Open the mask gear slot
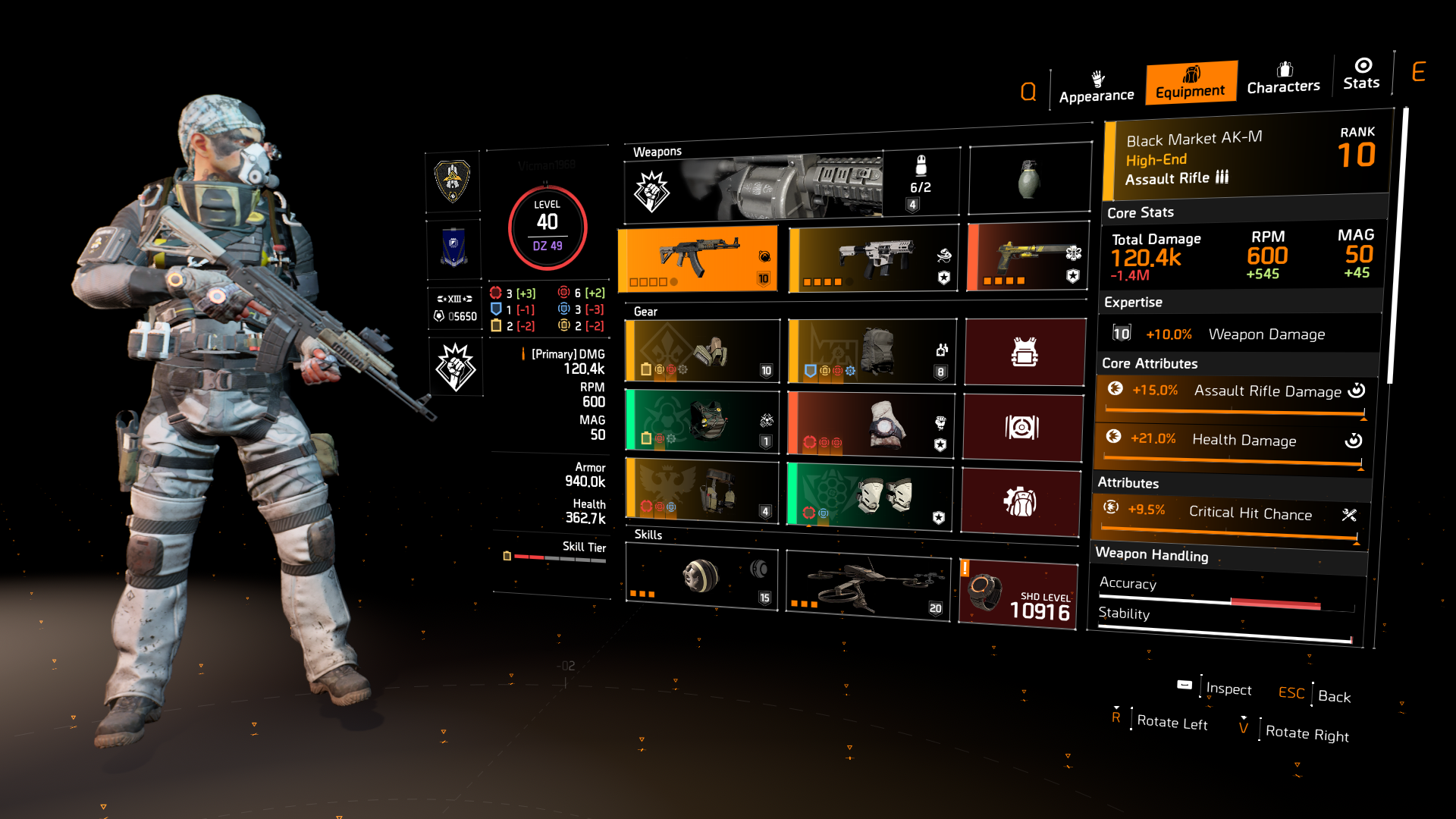 (701, 351)
